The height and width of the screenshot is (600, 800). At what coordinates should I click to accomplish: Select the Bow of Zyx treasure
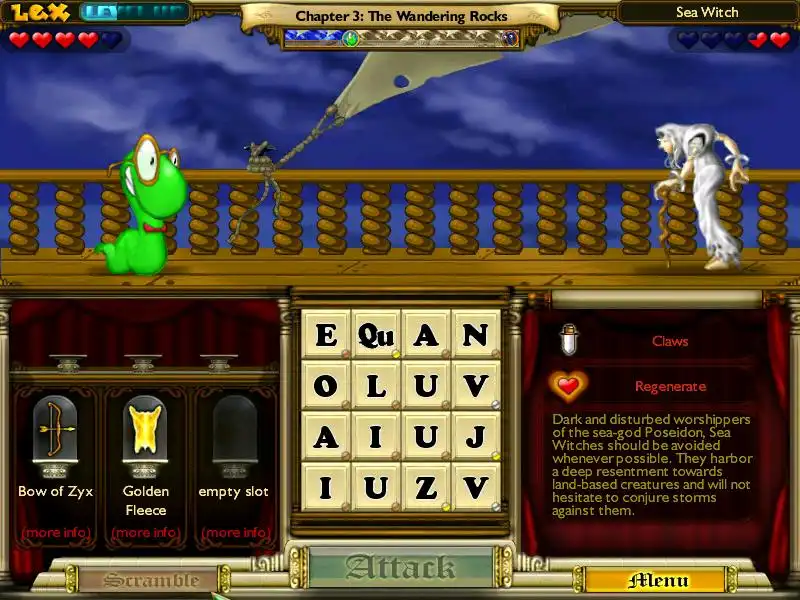55,430
